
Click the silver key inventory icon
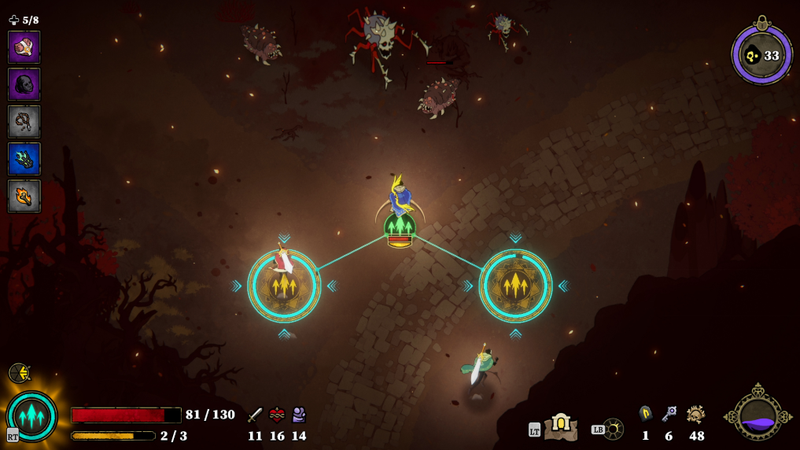pos(669,413)
